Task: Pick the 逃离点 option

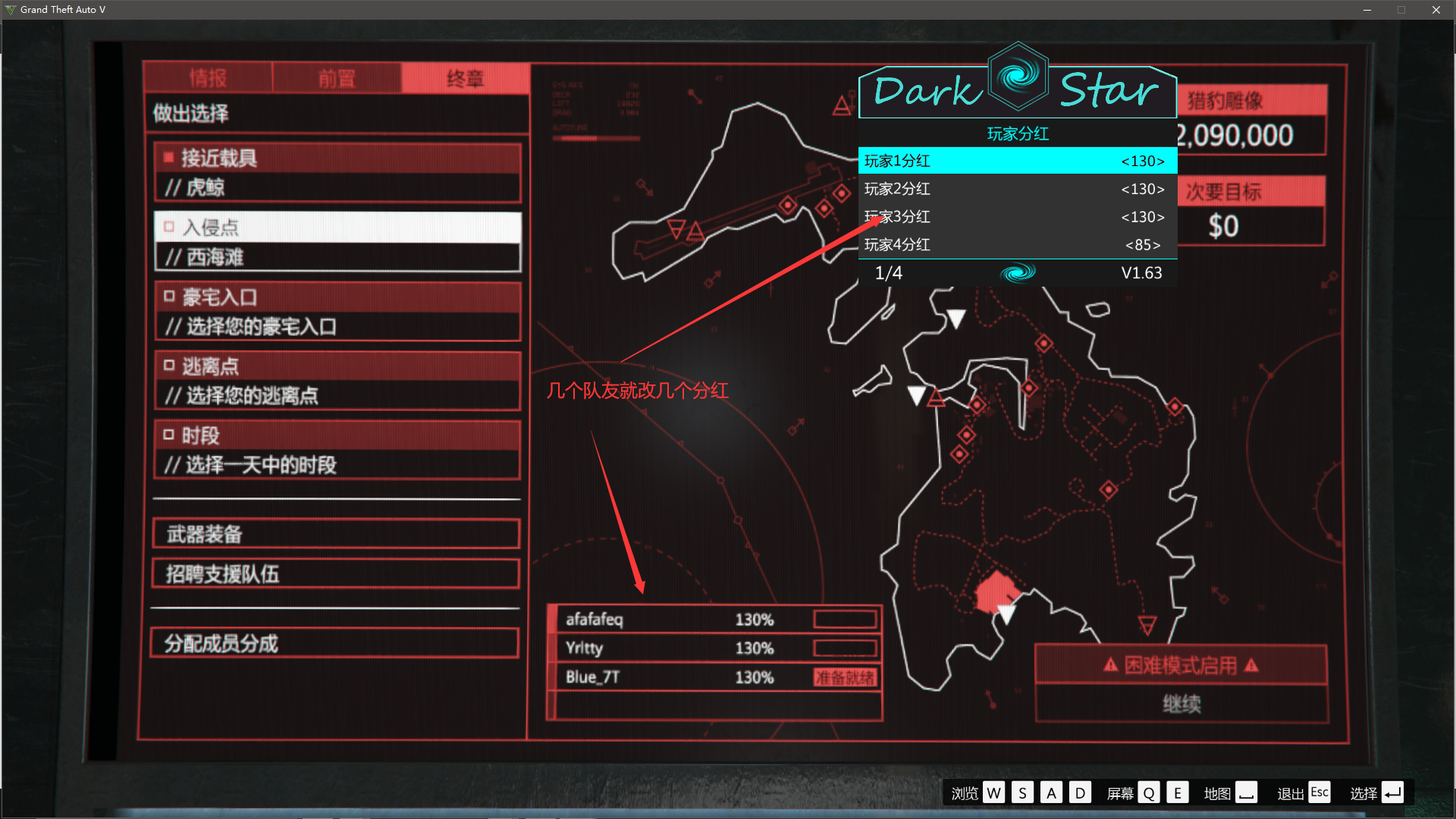Action: pos(337,381)
